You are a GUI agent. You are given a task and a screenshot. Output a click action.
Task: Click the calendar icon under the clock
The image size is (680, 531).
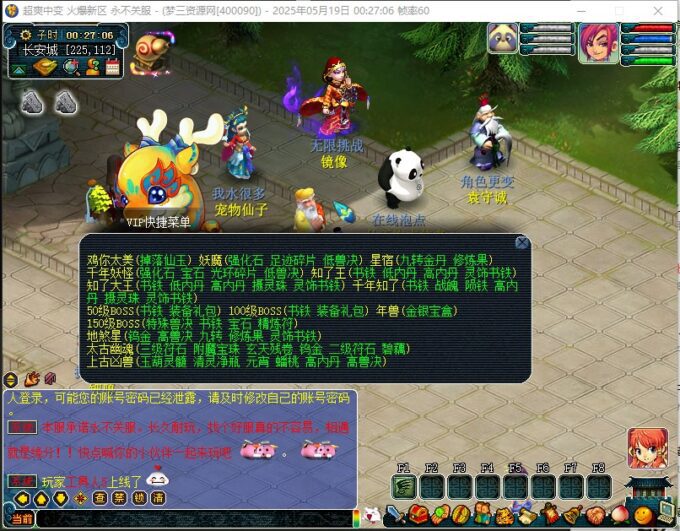coord(113,67)
